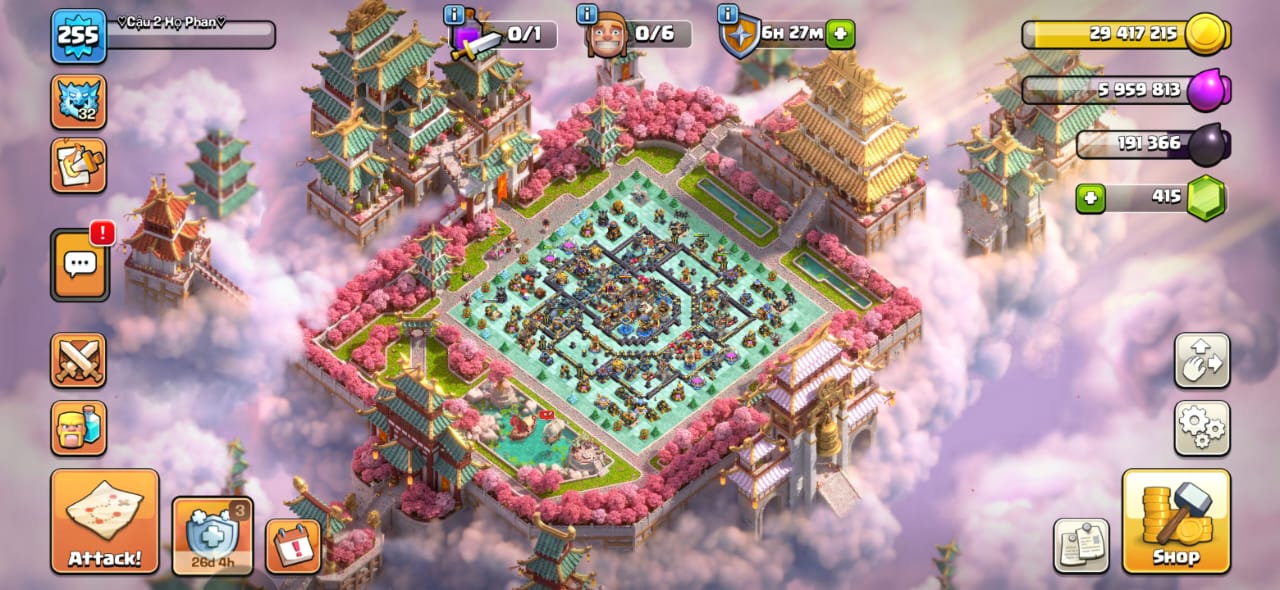Add gems with the green plus button
The height and width of the screenshot is (590, 1280).
point(1090,198)
